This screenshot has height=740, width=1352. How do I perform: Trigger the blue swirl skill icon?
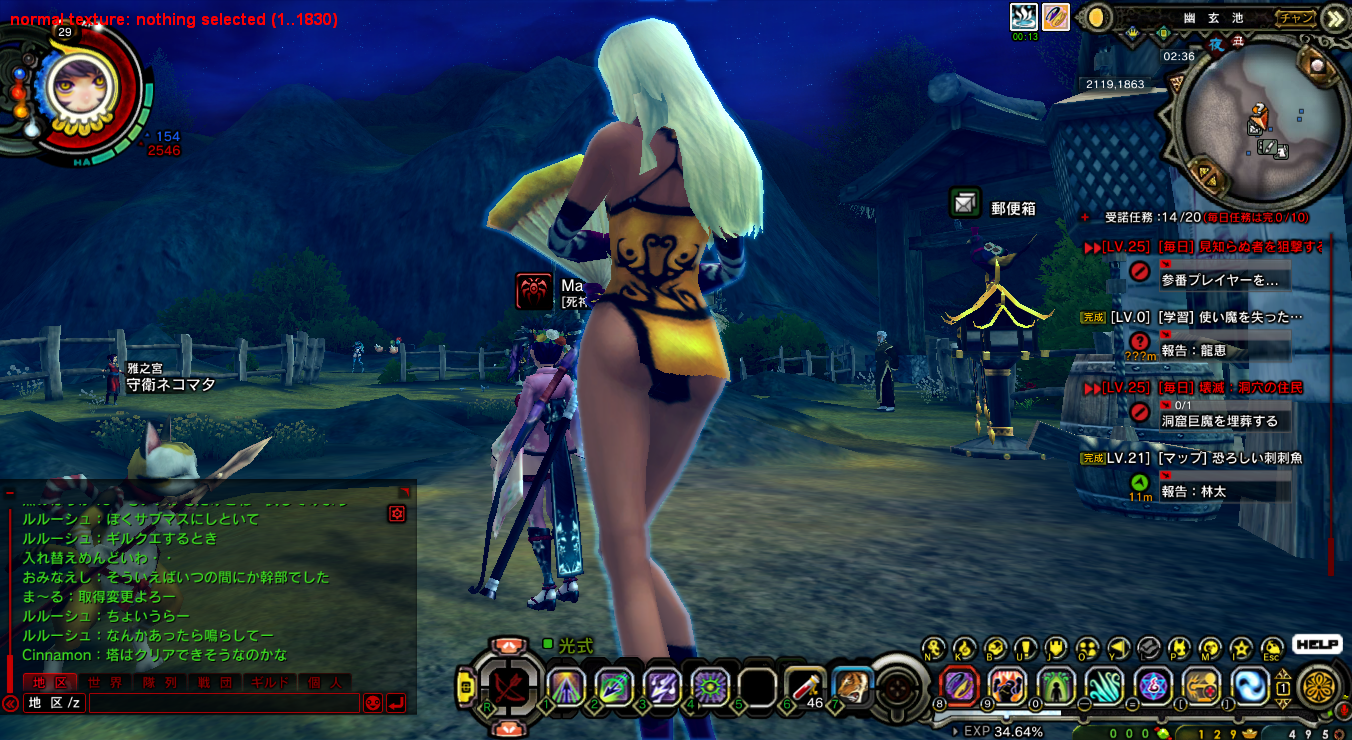point(1250,687)
